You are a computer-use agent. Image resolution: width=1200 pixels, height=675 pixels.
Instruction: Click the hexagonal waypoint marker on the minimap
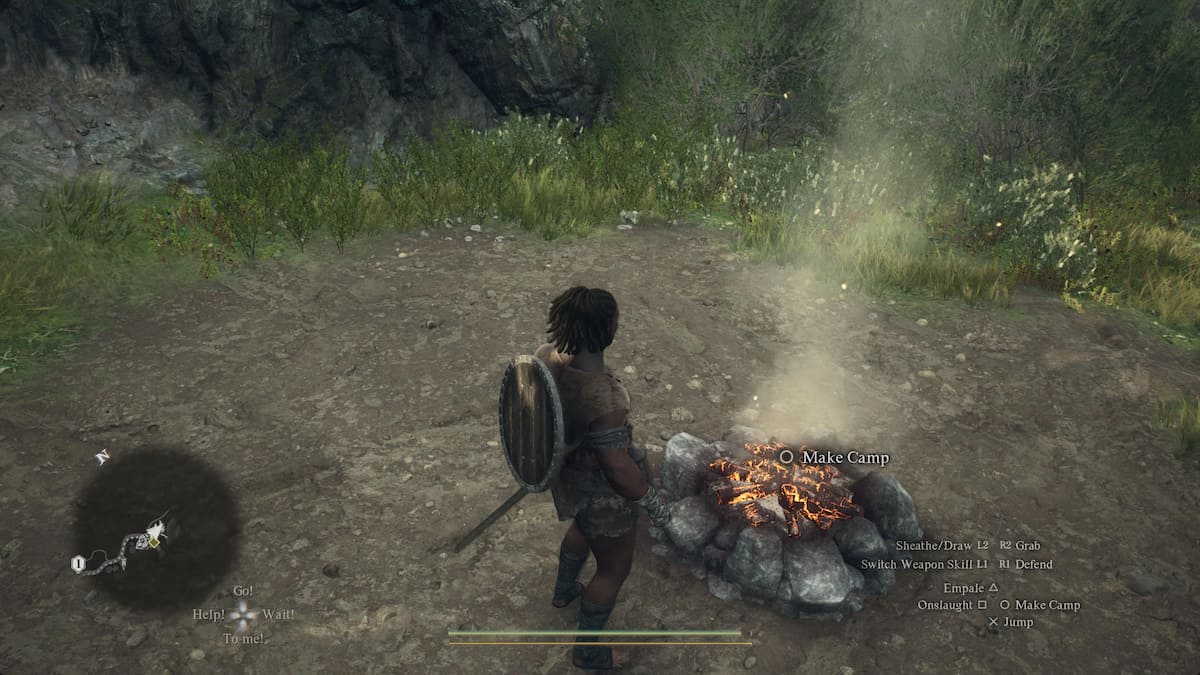(76, 563)
